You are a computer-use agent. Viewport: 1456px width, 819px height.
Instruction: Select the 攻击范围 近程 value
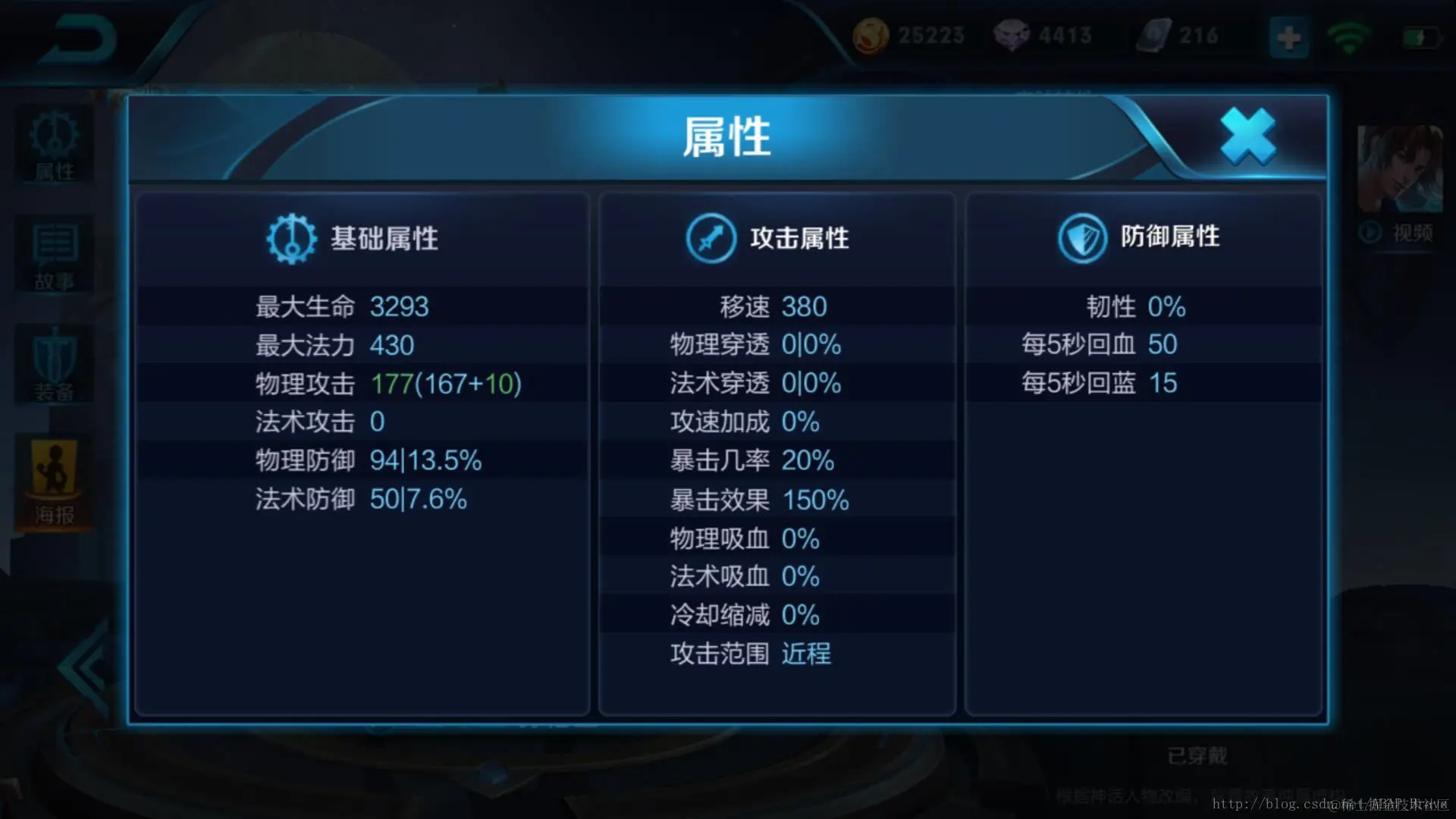click(x=805, y=653)
